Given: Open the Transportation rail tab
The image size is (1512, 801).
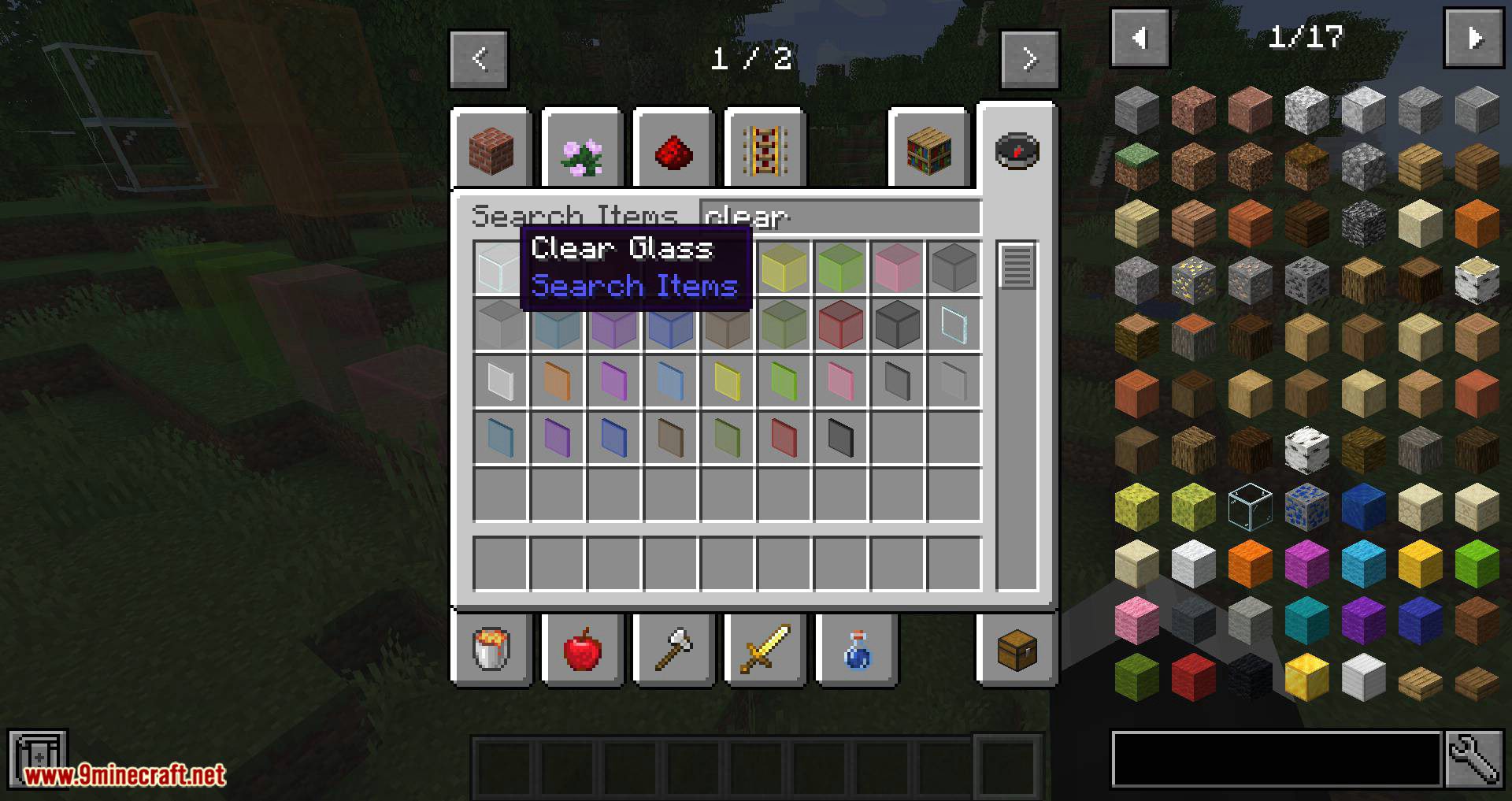Looking at the screenshot, I should (765, 150).
